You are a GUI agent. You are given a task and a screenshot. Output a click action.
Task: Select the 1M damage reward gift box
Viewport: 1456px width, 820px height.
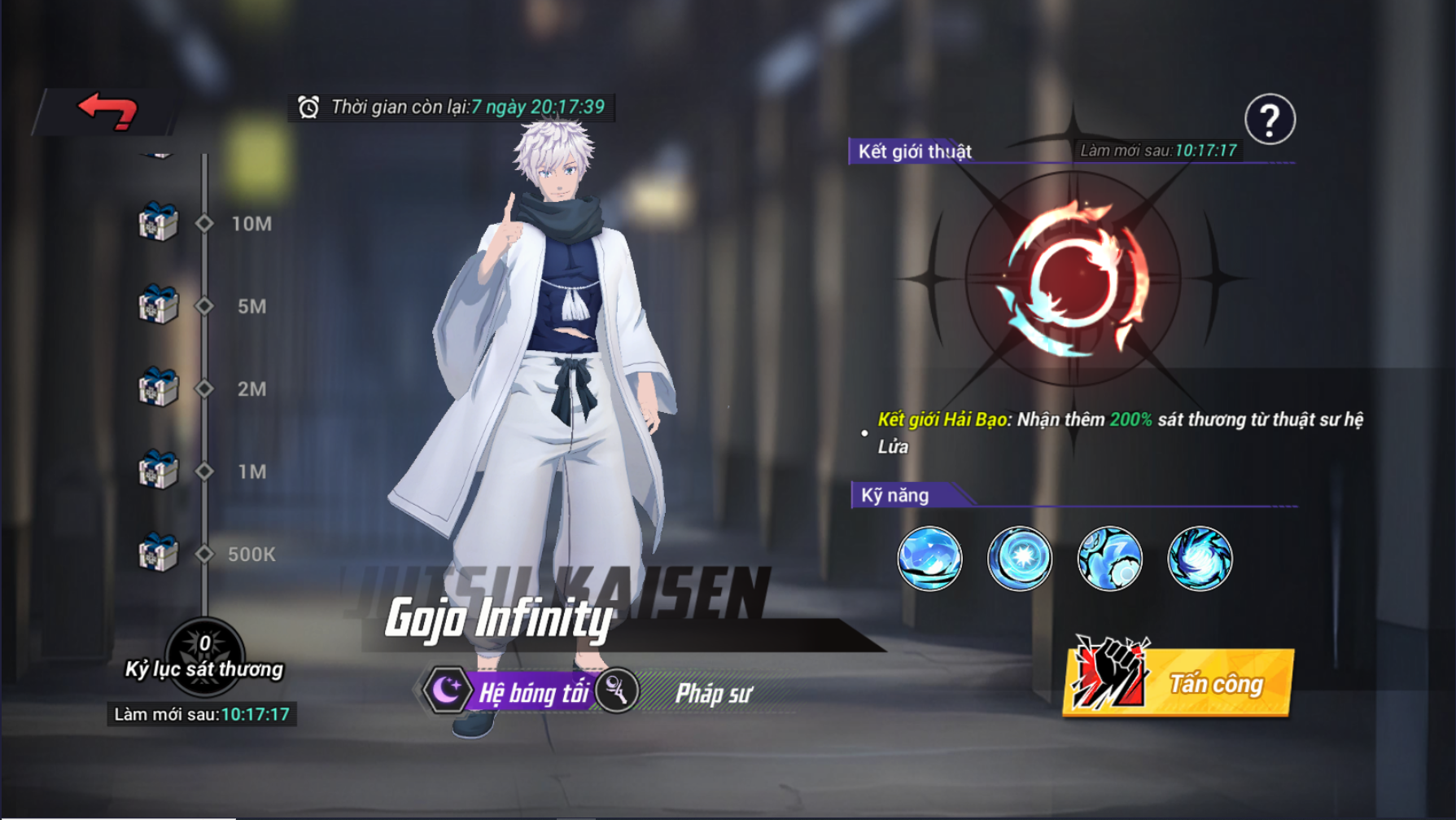click(x=158, y=471)
